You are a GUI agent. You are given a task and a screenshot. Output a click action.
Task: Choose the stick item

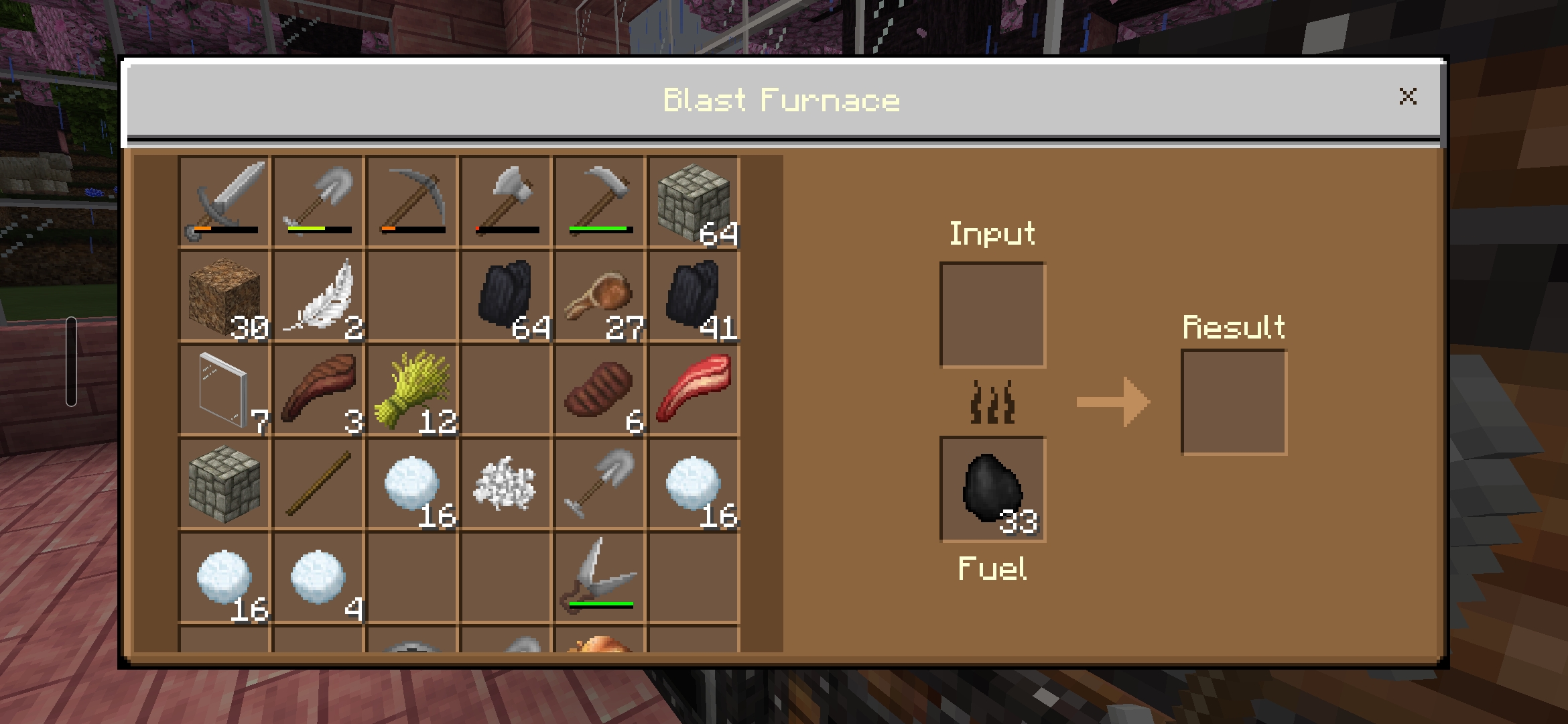[318, 483]
